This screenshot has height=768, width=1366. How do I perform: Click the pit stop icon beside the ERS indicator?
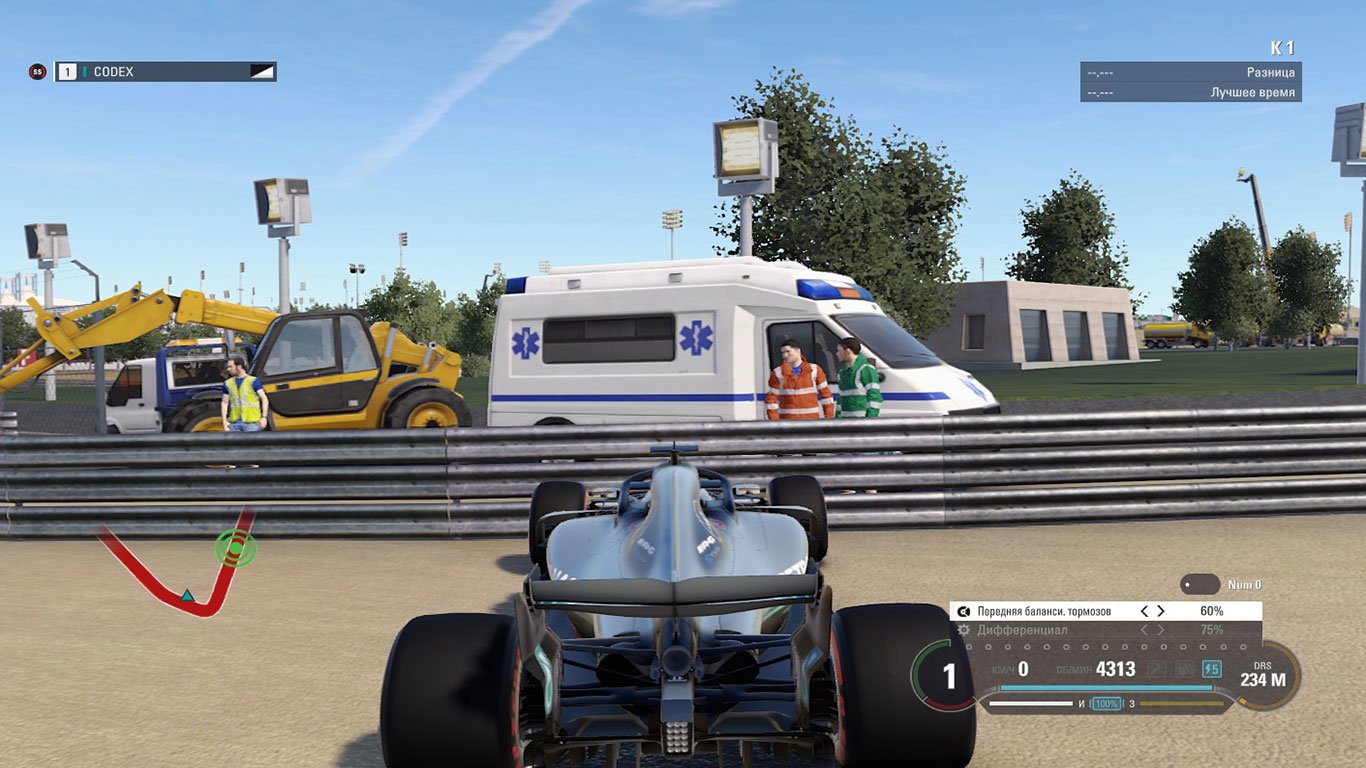pyautogui.click(x=1183, y=669)
